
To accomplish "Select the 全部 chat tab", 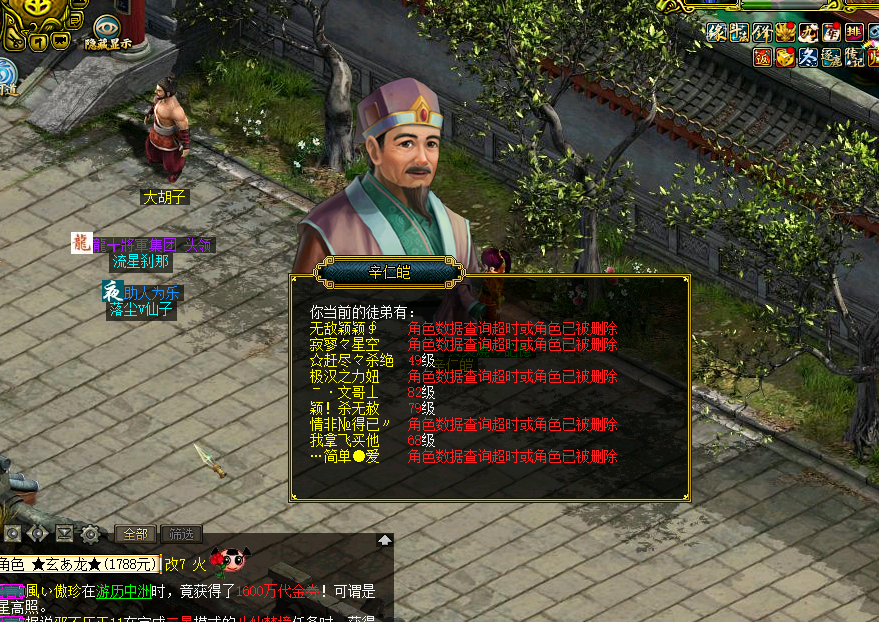I will (x=134, y=534).
